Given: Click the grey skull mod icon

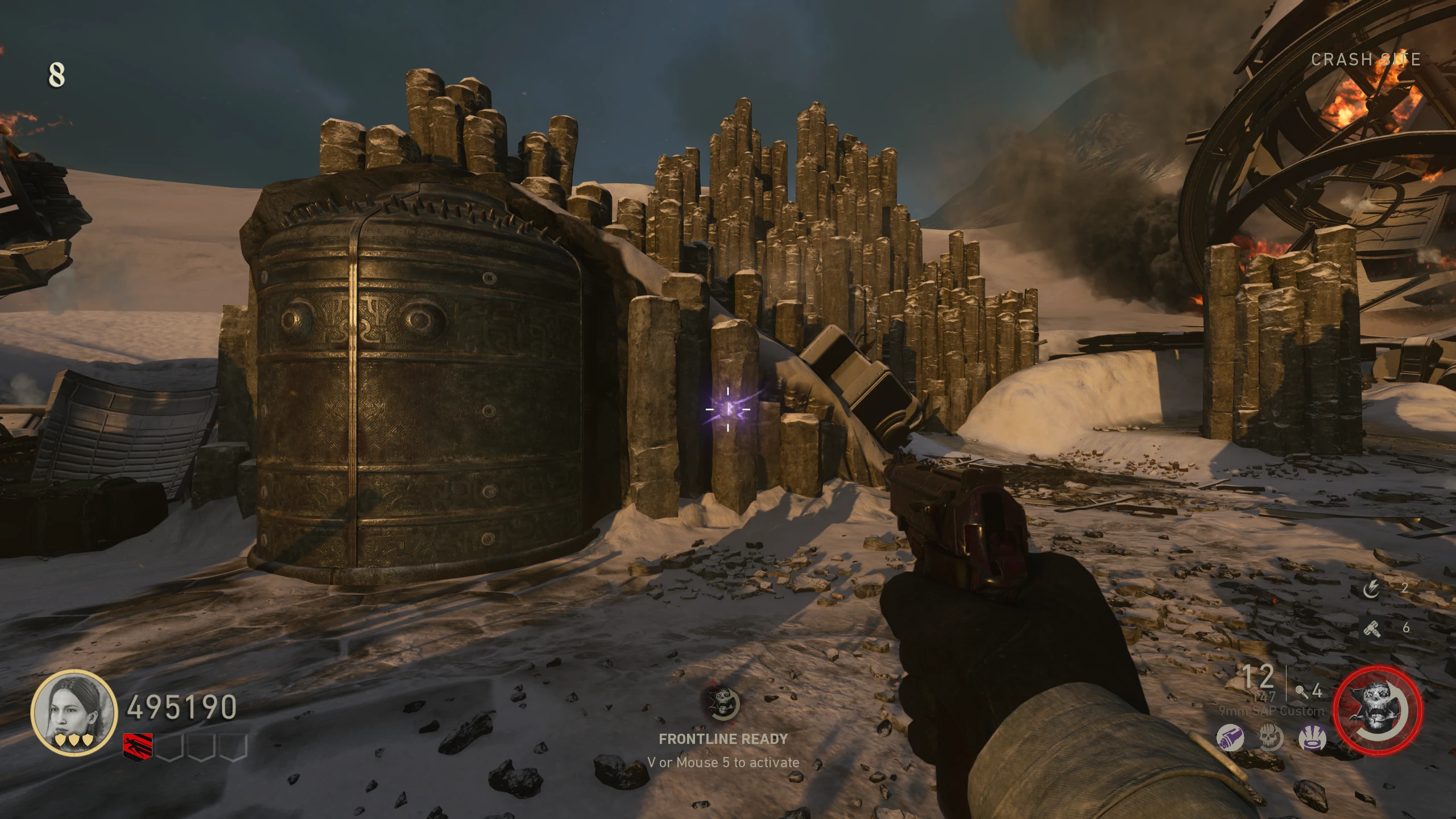Looking at the screenshot, I should click(1271, 738).
